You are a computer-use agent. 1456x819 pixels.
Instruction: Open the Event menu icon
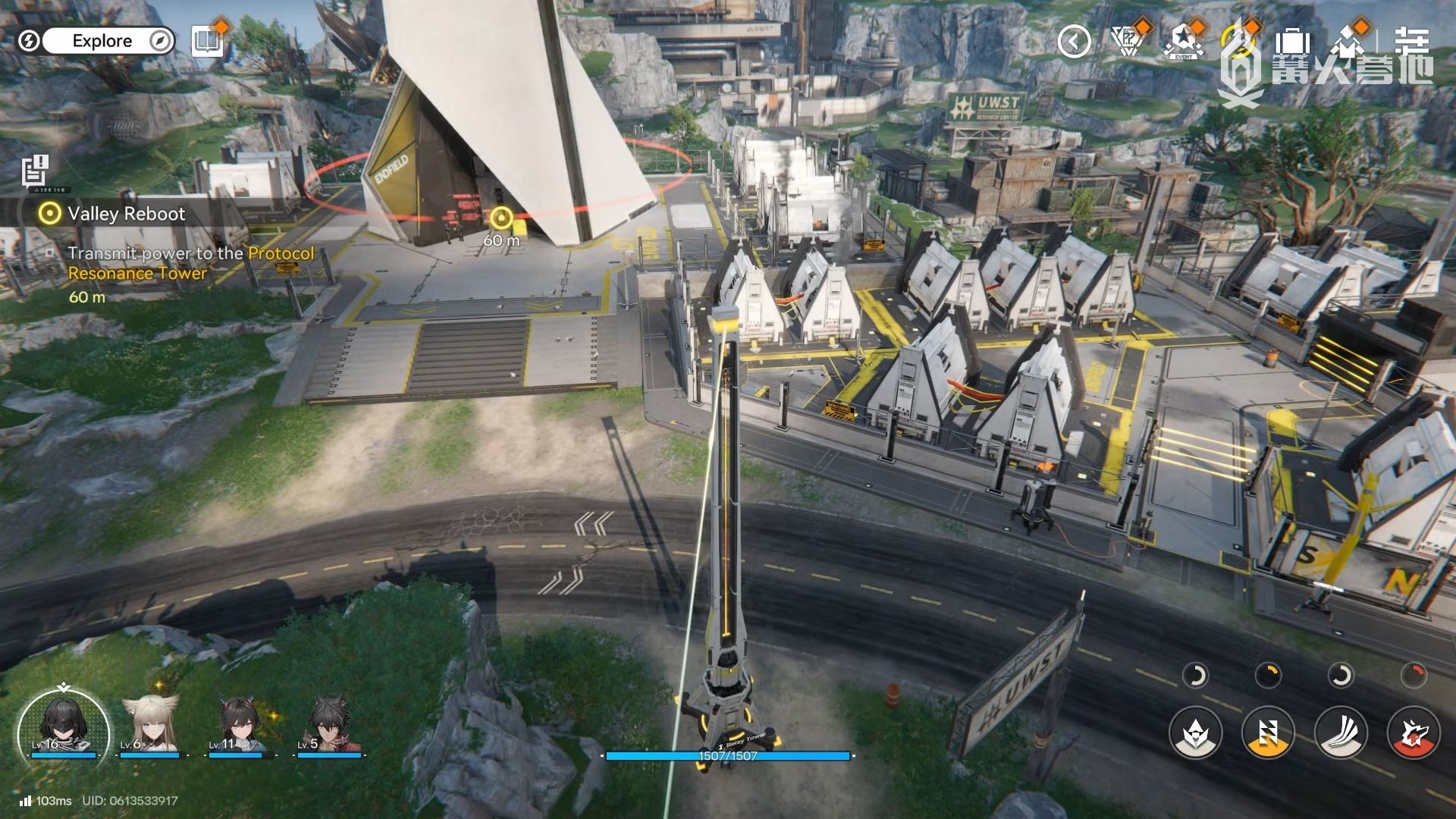click(x=1182, y=42)
